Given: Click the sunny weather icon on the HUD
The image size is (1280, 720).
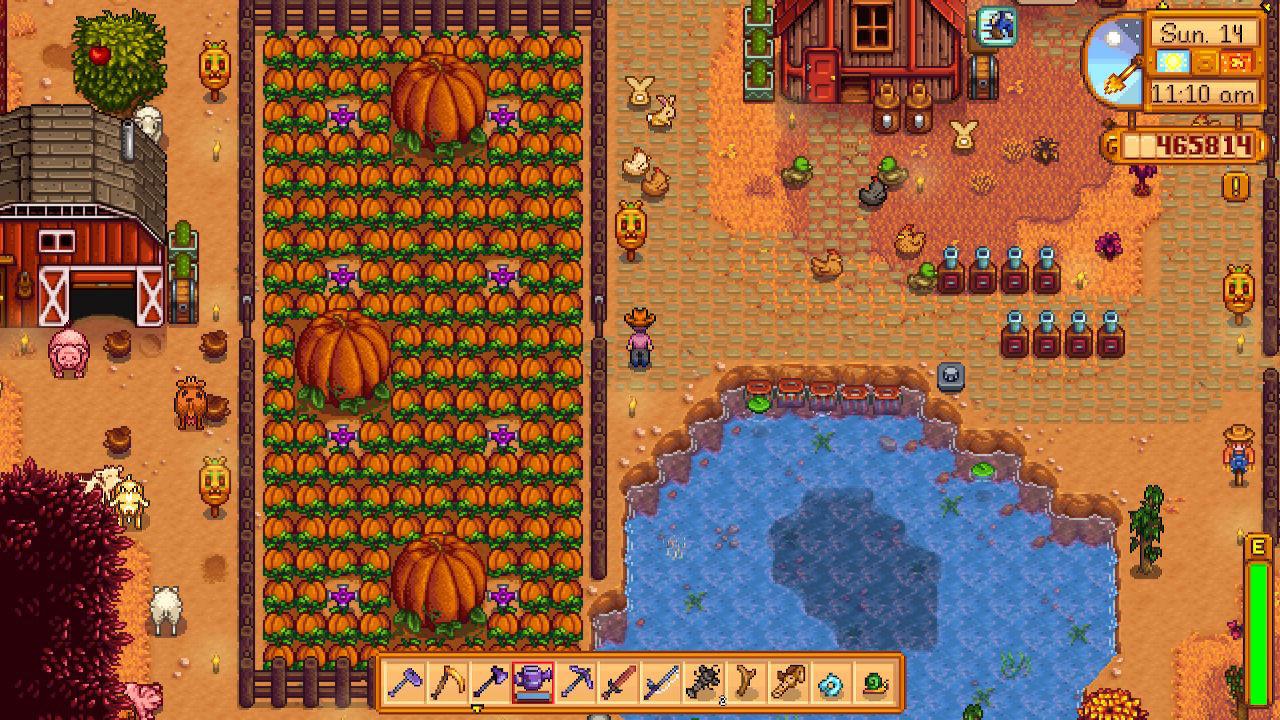Looking at the screenshot, I should [x=1174, y=61].
